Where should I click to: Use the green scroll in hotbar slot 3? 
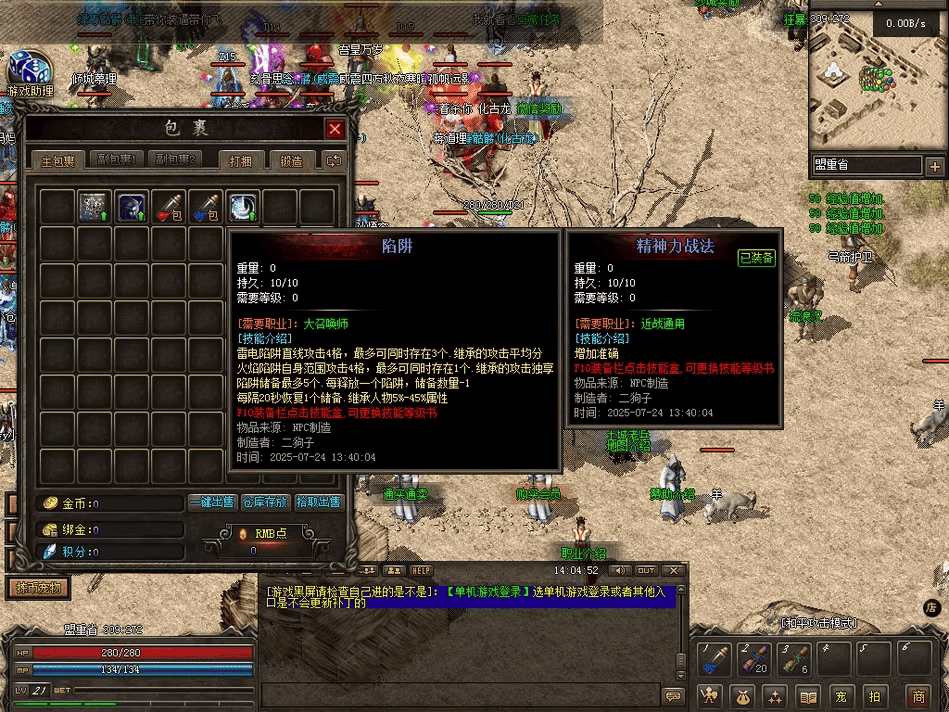tap(794, 660)
